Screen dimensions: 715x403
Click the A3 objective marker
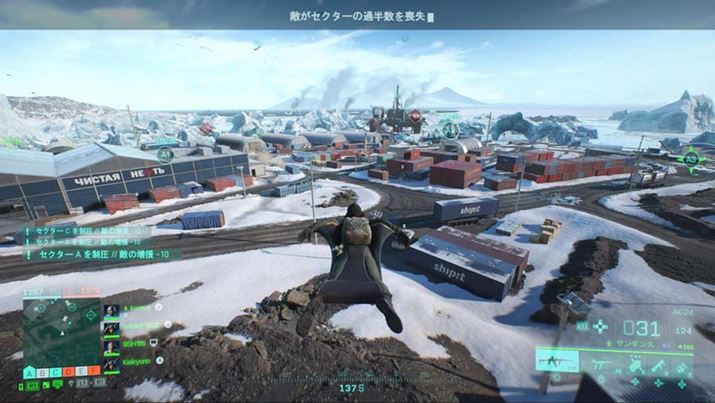tap(690, 157)
